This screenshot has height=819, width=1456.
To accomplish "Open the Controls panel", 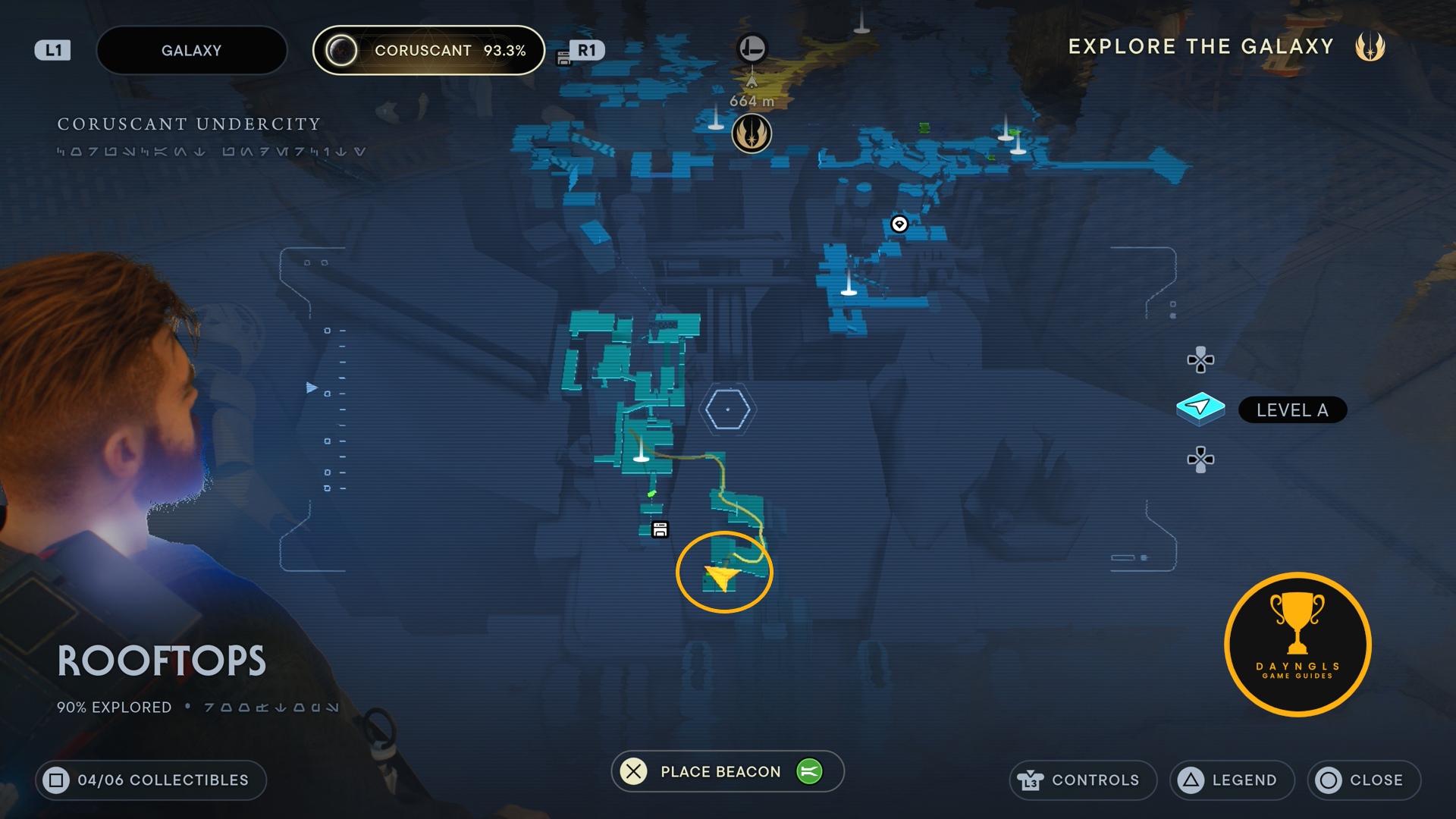I will point(1082,780).
